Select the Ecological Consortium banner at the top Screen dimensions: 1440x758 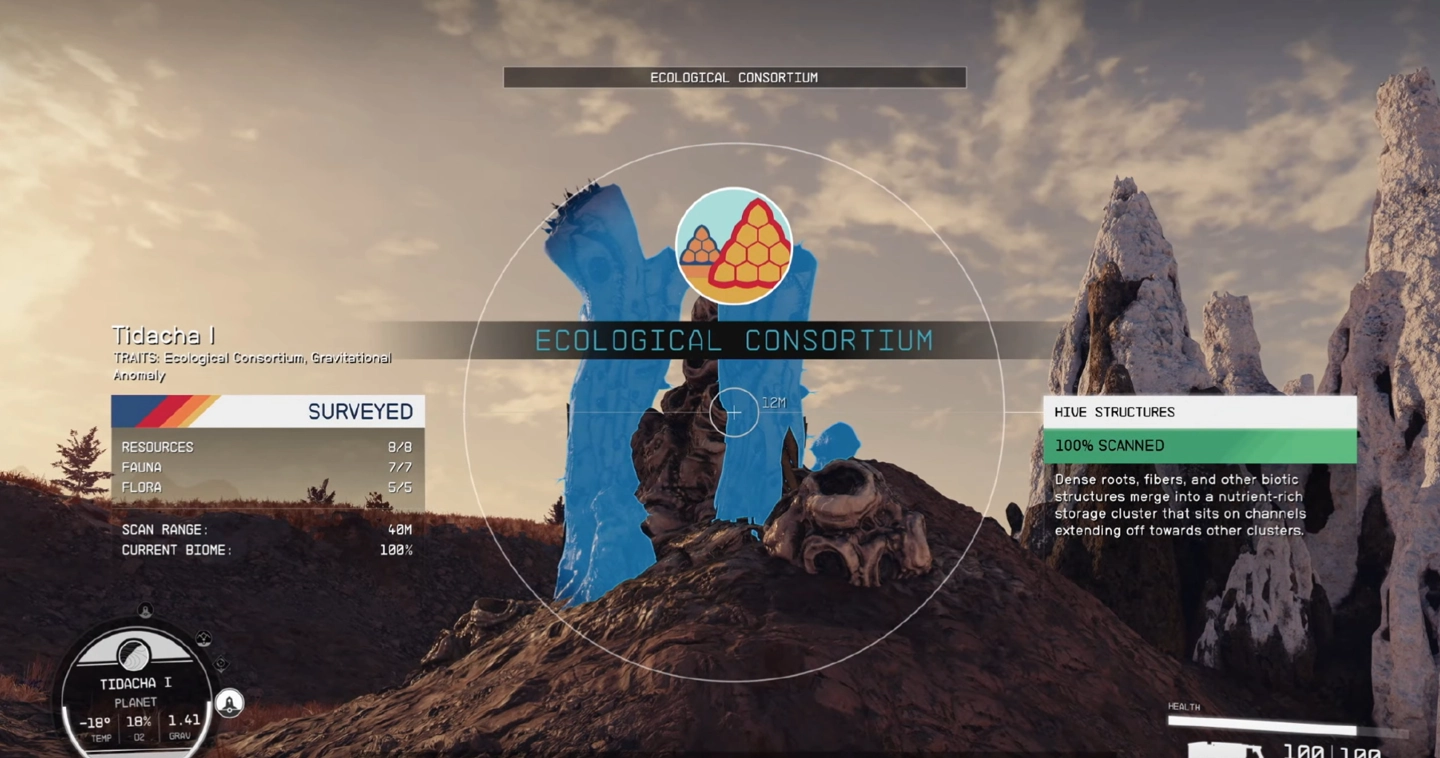734,77
